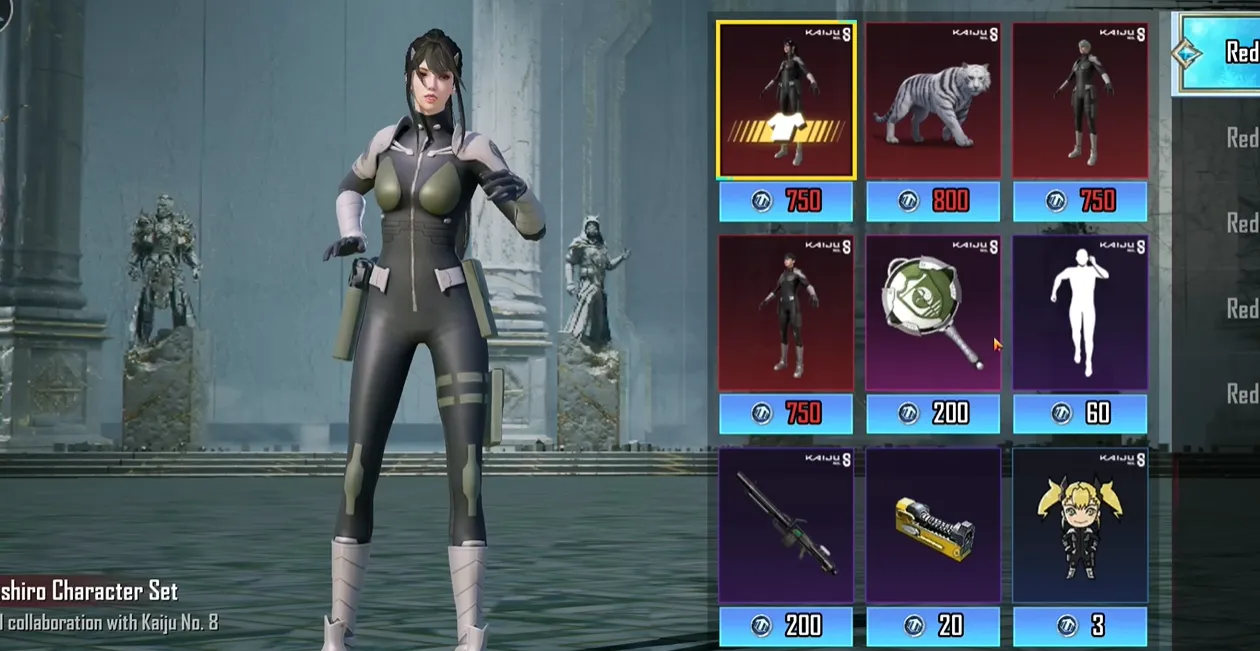This screenshot has width=1260, height=651.
Task: Click the 3 token price button
Action: (1080, 626)
